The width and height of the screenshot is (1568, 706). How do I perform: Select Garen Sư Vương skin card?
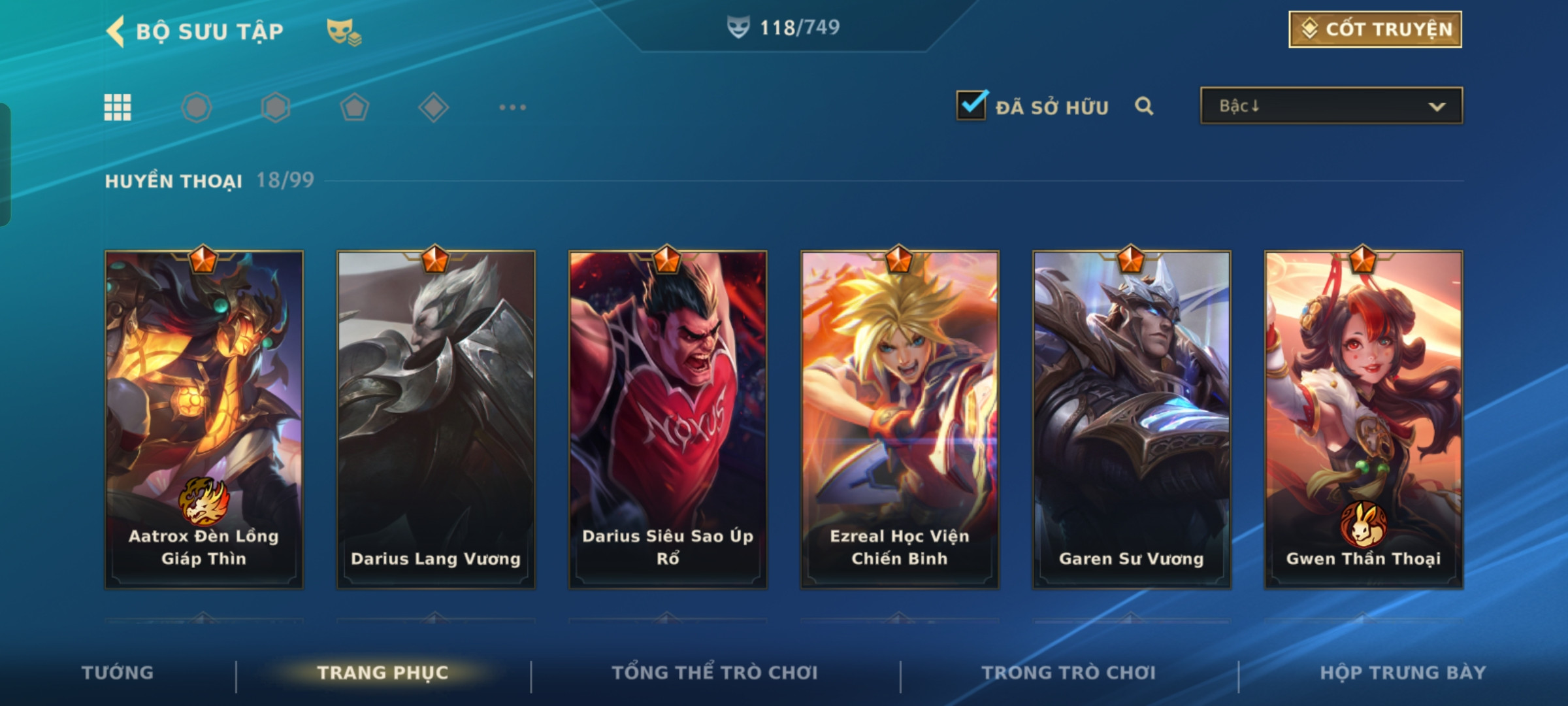1132,420
